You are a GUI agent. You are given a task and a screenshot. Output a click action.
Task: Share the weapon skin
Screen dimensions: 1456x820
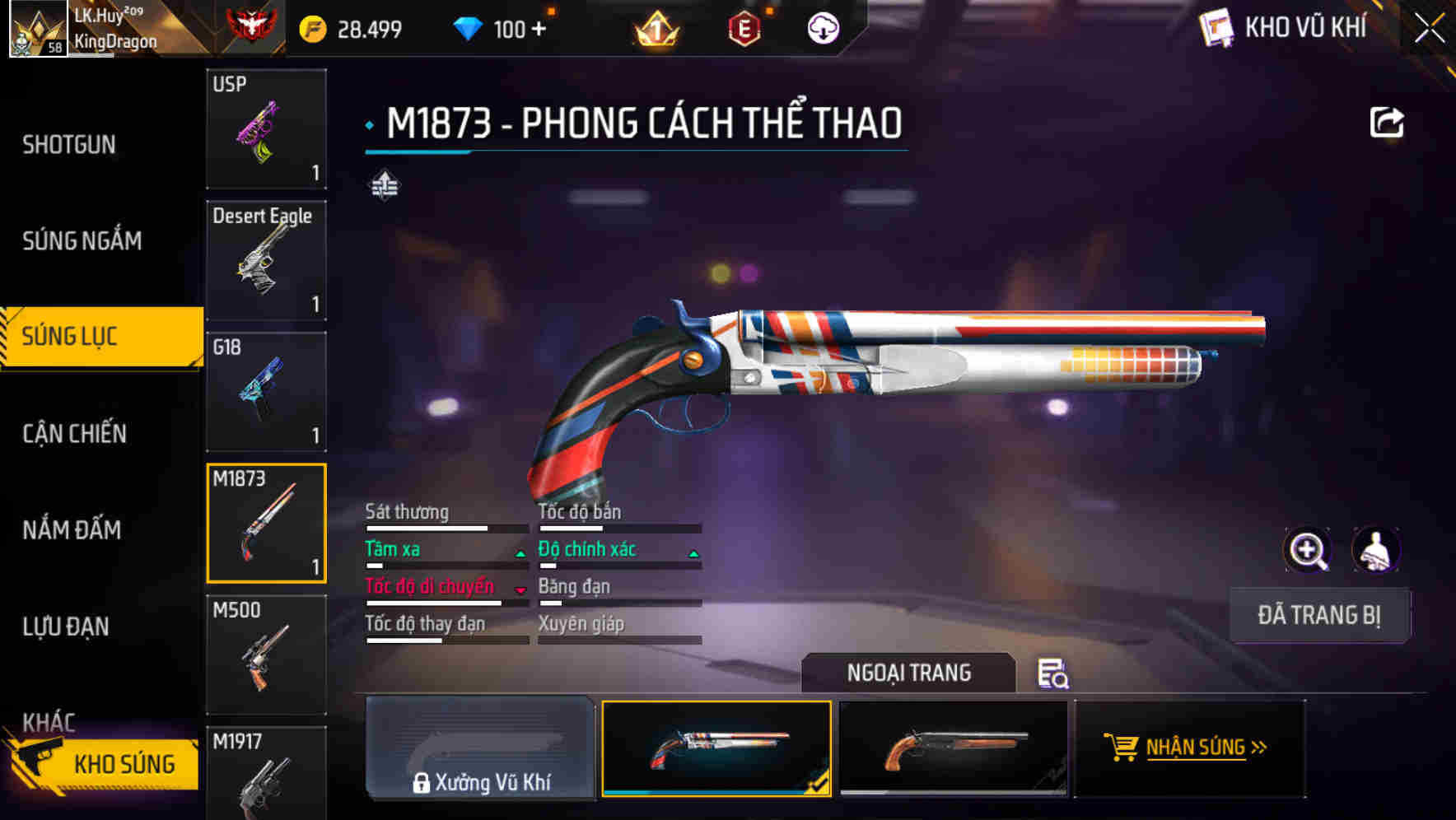pos(1386,123)
